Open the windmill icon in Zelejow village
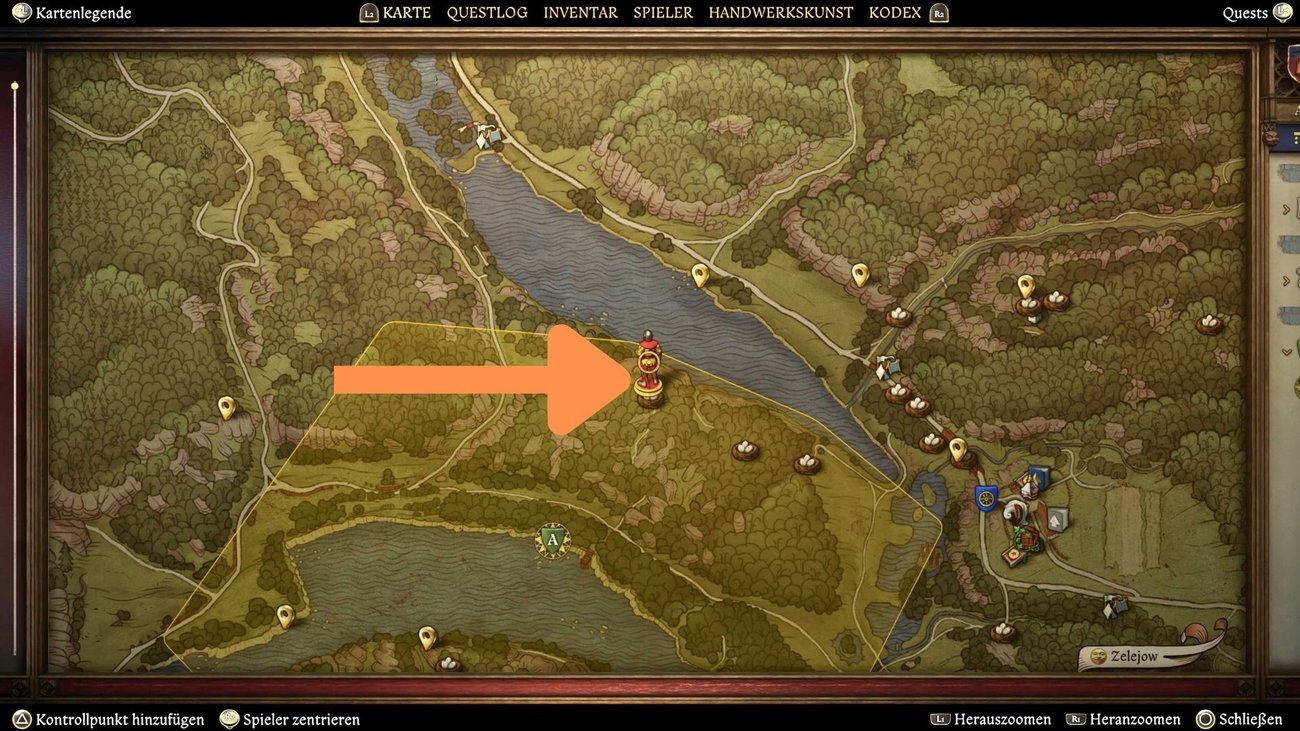The width and height of the screenshot is (1300, 731). [x=1015, y=513]
